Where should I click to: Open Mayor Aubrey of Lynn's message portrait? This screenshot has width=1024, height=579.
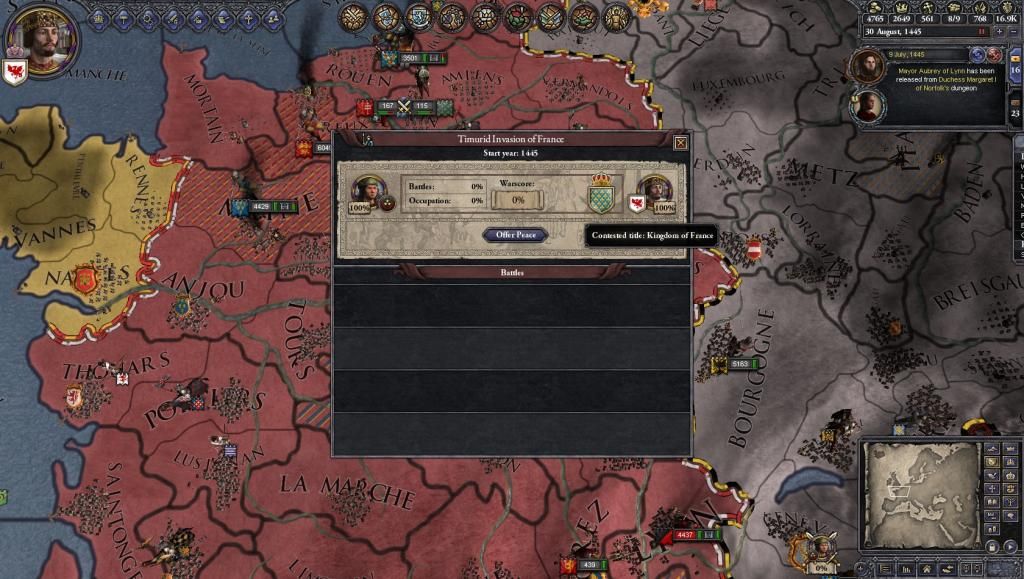click(x=866, y=66)
